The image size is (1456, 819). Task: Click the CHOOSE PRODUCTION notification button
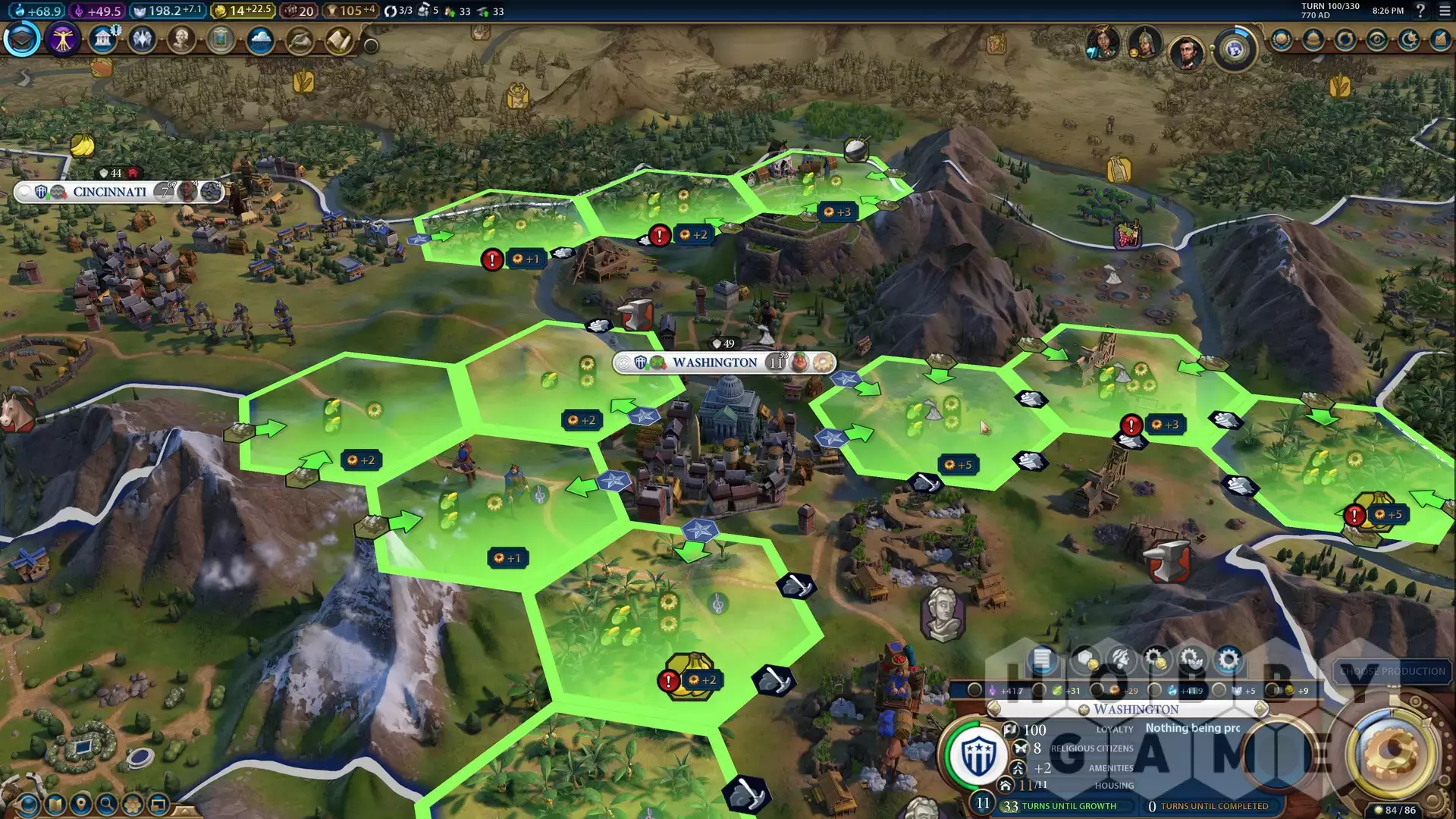(x=1392, y=671)
